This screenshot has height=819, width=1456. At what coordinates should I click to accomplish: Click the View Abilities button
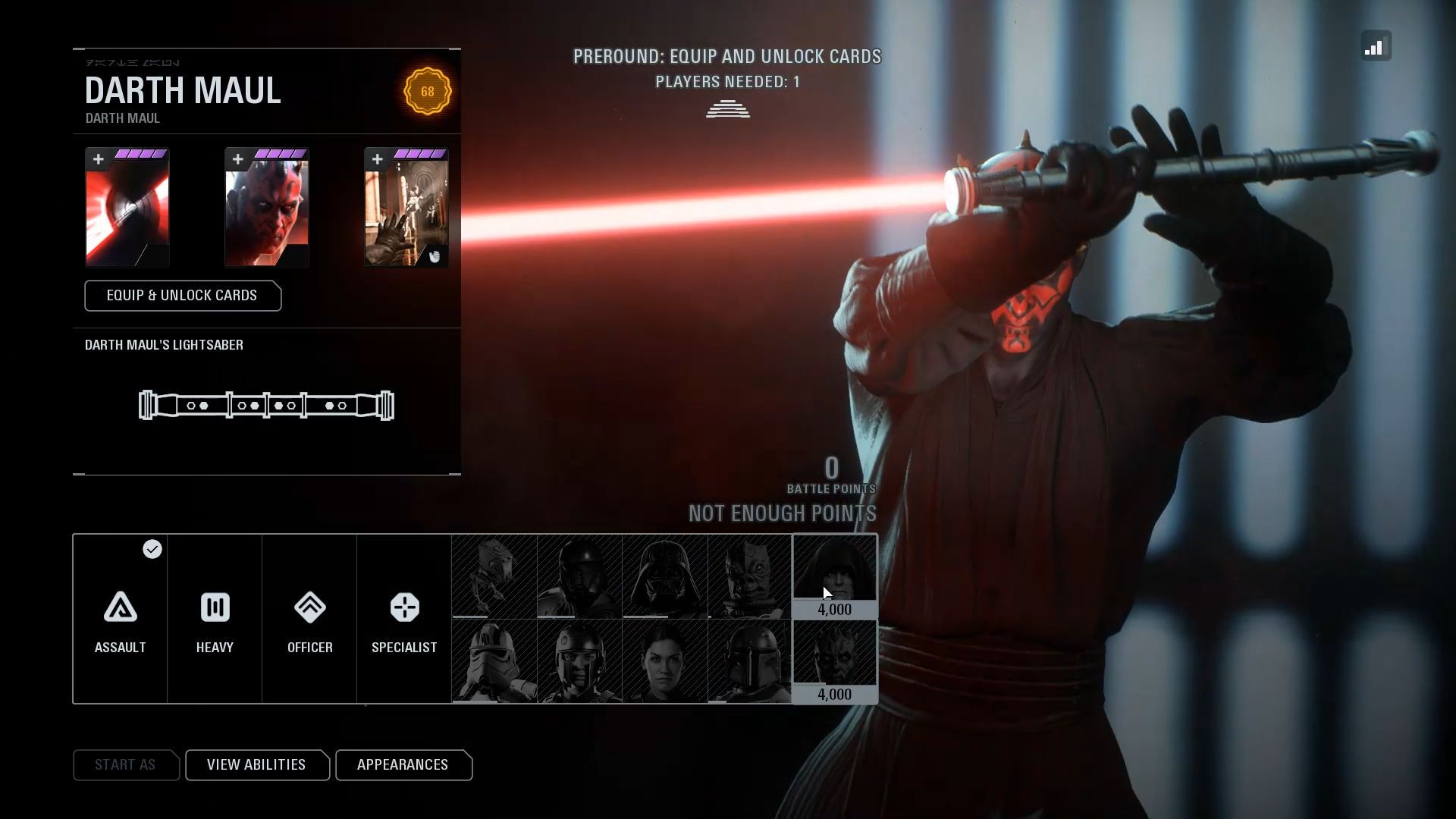coord(256,765)
